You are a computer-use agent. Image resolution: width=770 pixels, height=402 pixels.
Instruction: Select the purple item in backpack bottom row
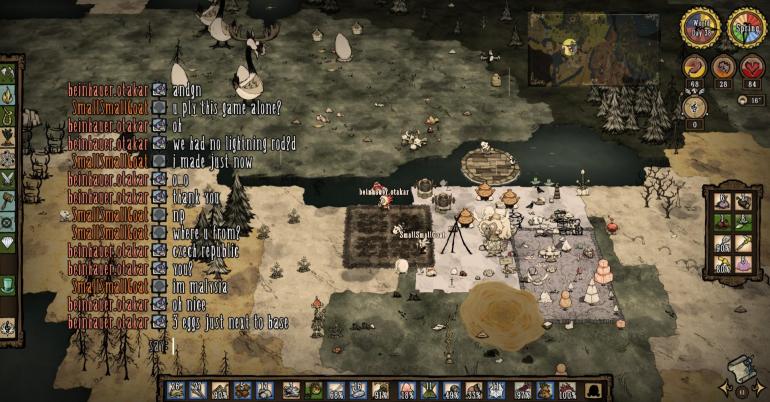tap(743, 264)
